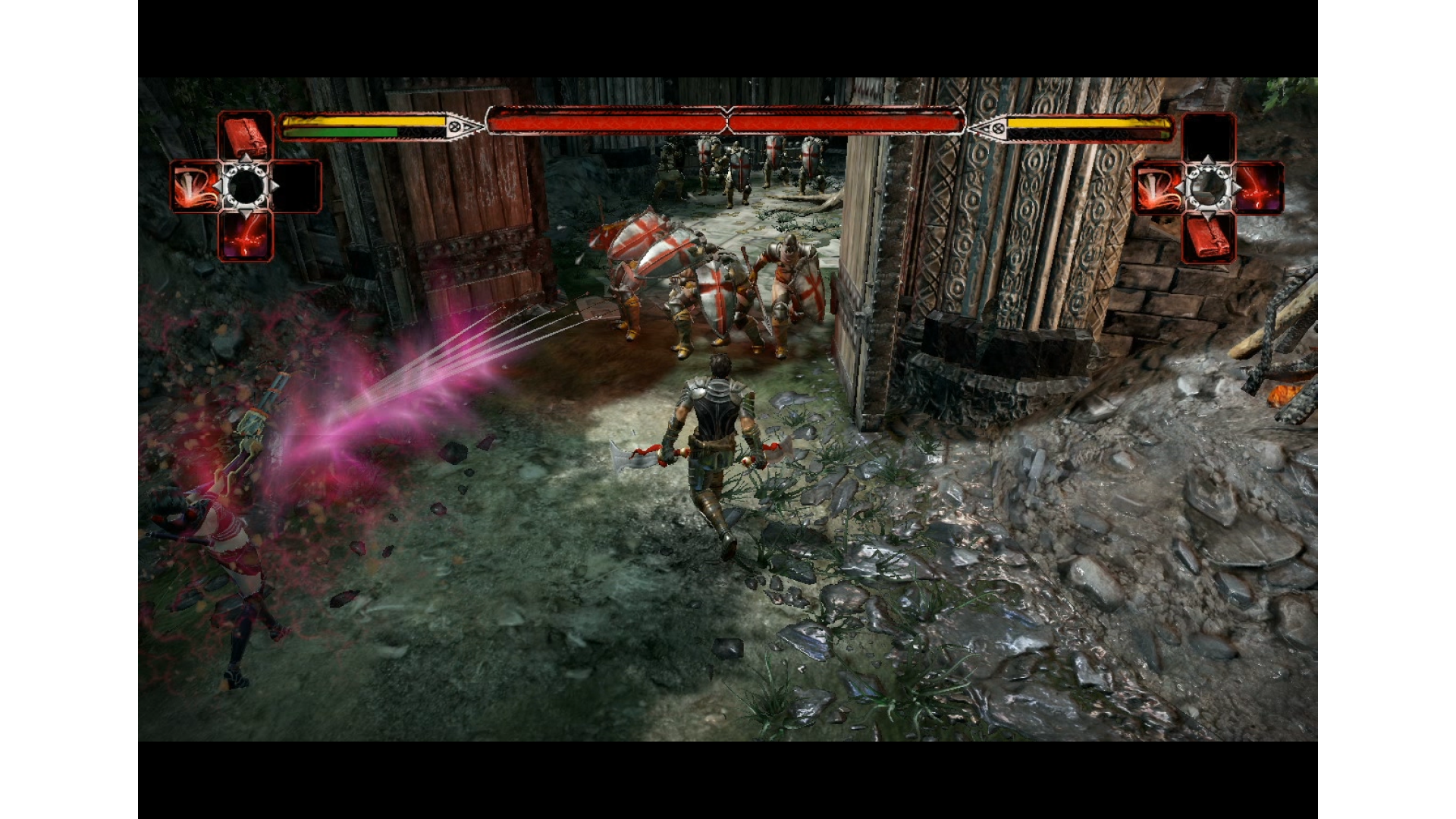Trigger the red lightning spell in player one's bottom slot
1456x819 pixels.
246,236
